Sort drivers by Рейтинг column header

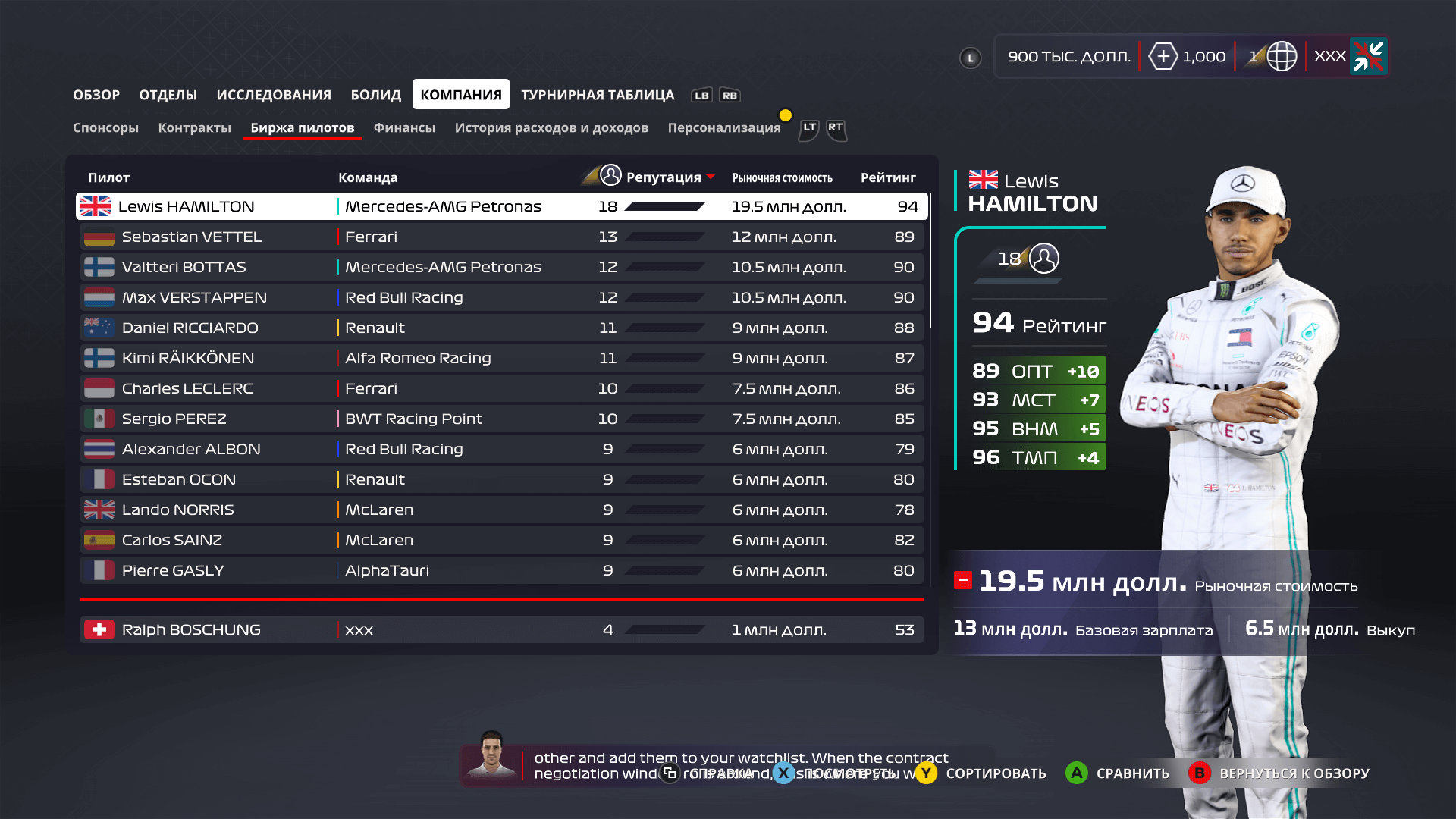point(887,177)
